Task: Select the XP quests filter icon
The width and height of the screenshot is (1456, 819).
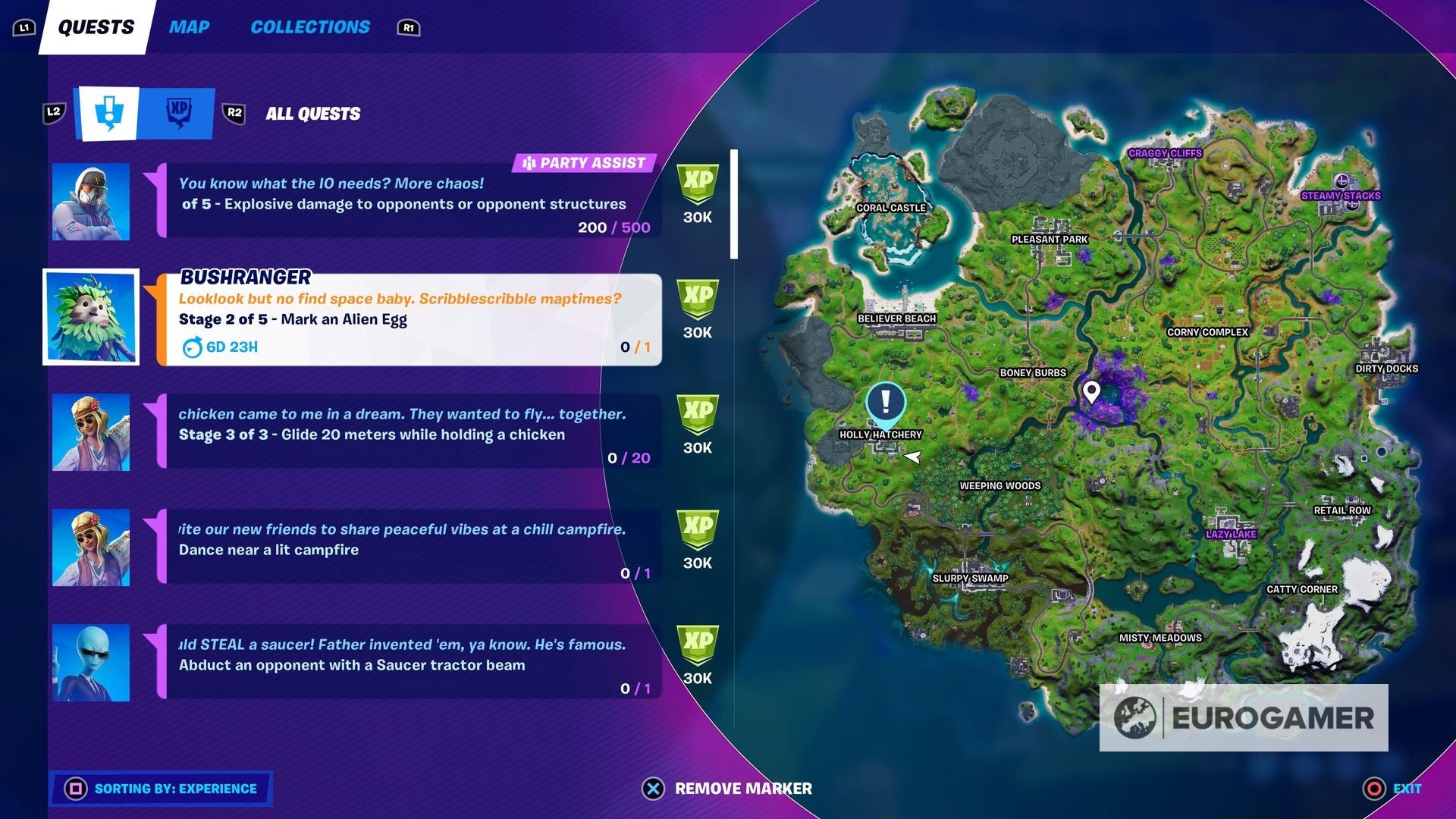Action: tap(177, 113)
